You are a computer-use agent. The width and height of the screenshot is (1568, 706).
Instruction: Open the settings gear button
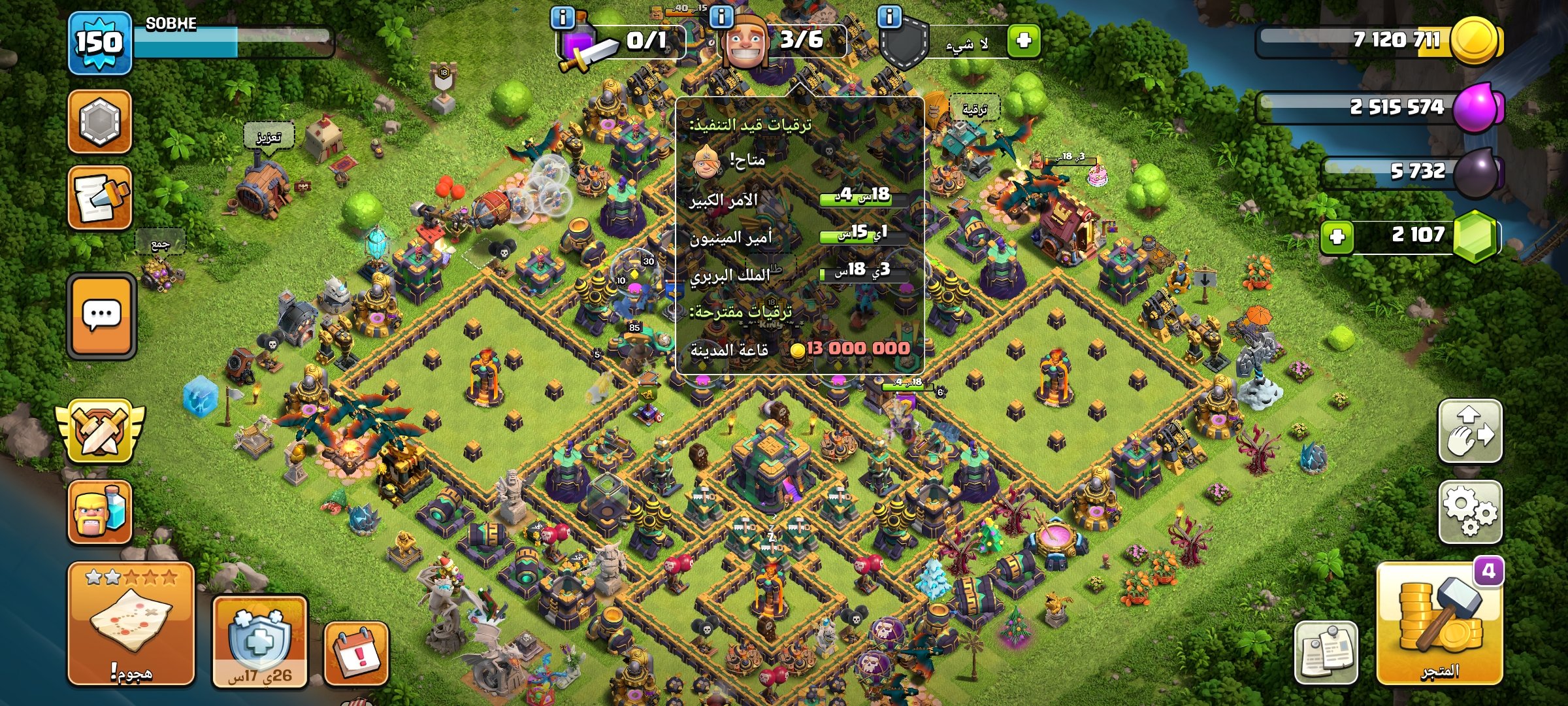[x=1470, y=512]
